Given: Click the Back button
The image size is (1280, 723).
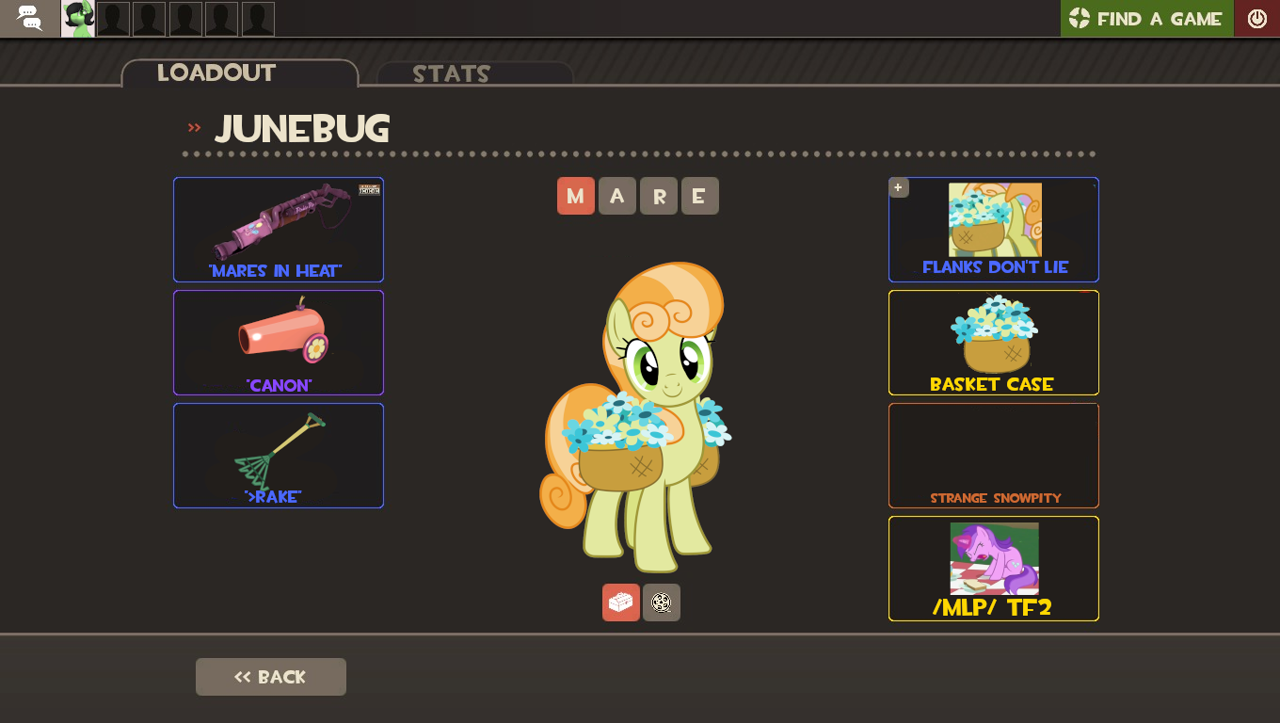Looking at the screenshot, I should [270, 677].
